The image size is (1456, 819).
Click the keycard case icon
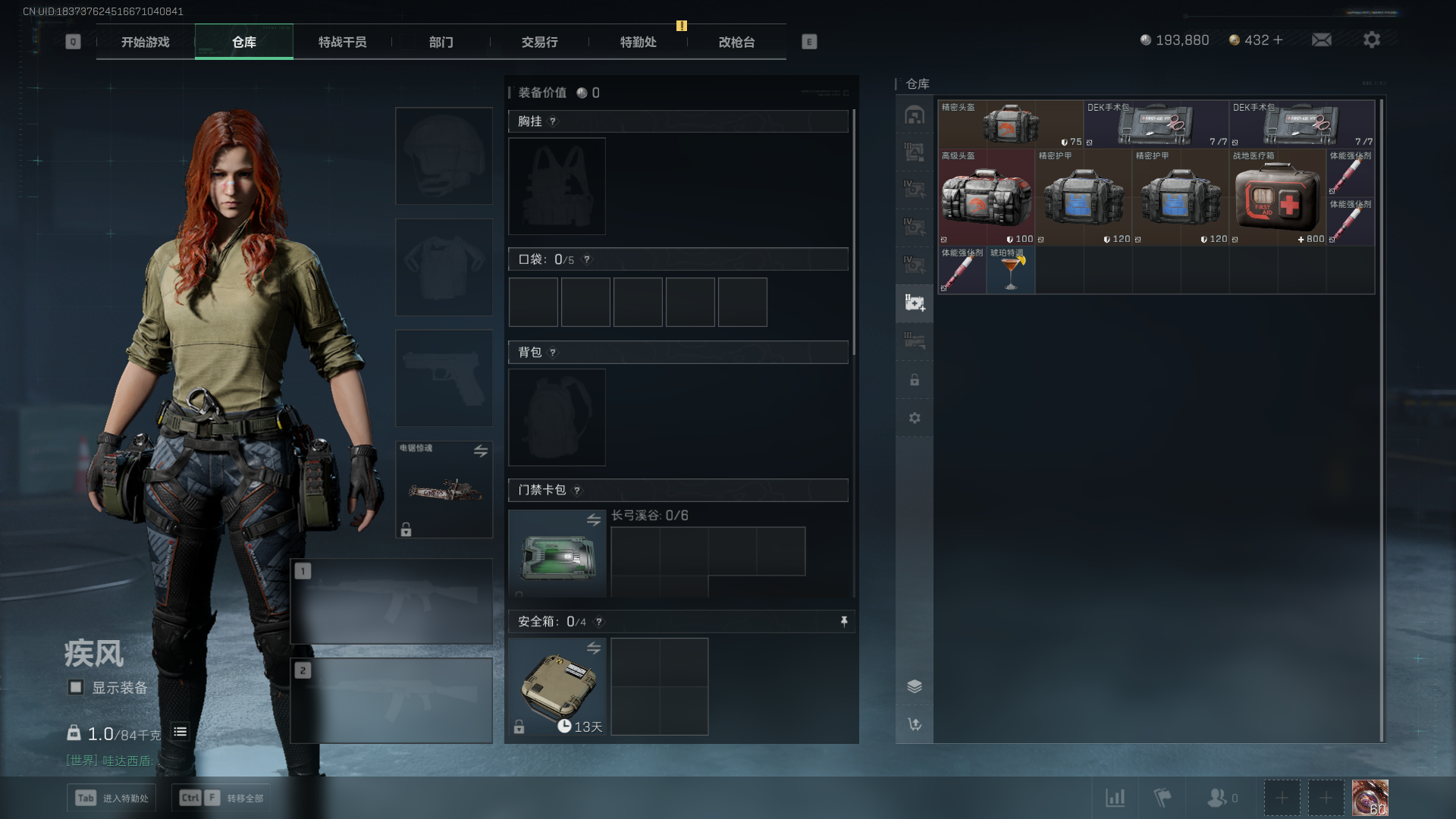click(557, 555)
